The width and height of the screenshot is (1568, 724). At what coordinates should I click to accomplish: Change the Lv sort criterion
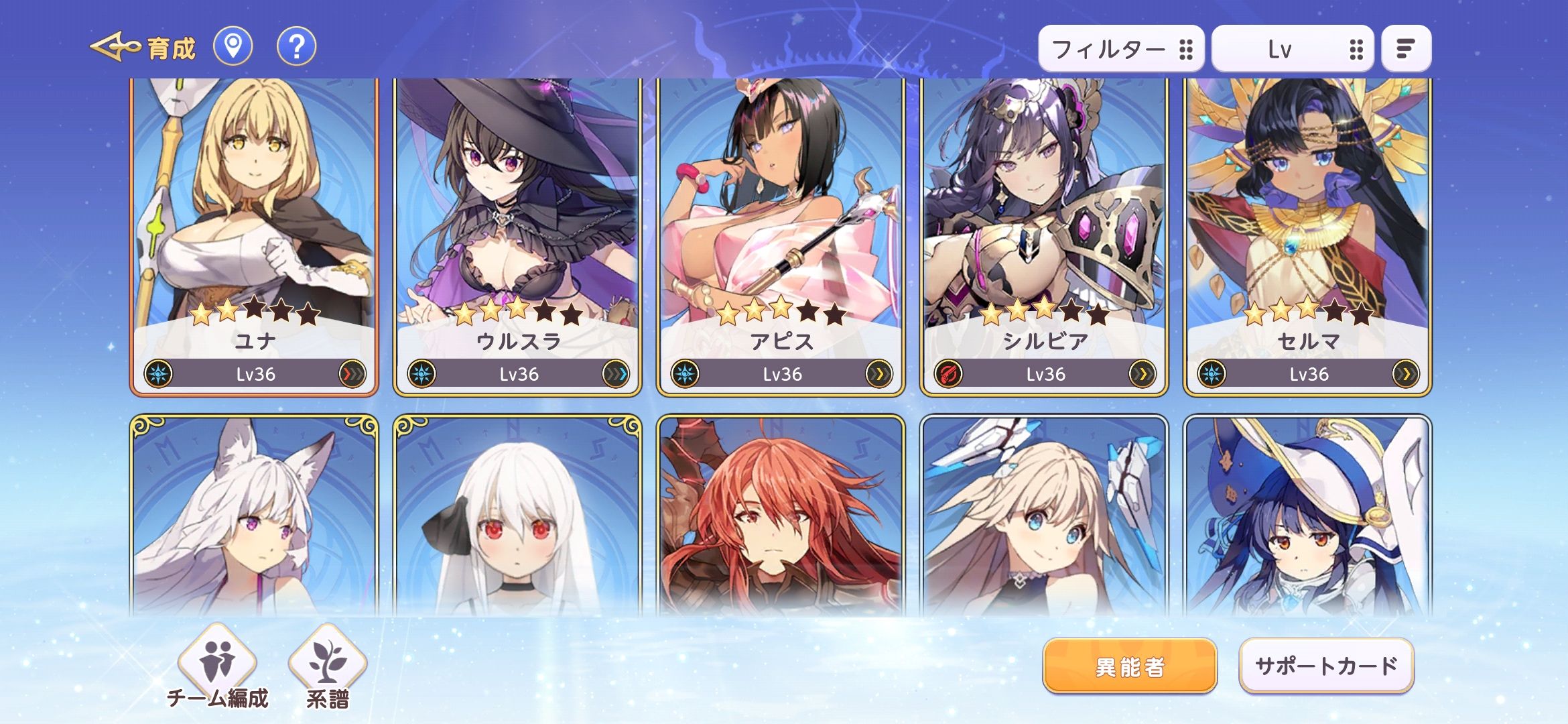click(x=1293, y=49)
